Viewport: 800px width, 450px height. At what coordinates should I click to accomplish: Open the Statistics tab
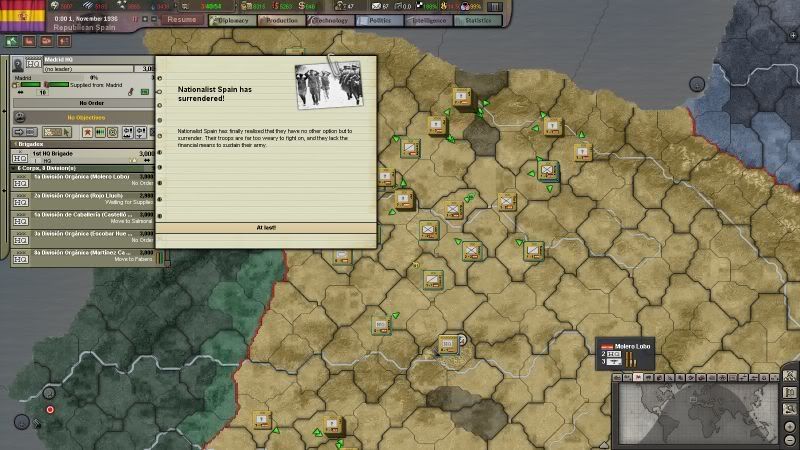click(x=479, y=19)
